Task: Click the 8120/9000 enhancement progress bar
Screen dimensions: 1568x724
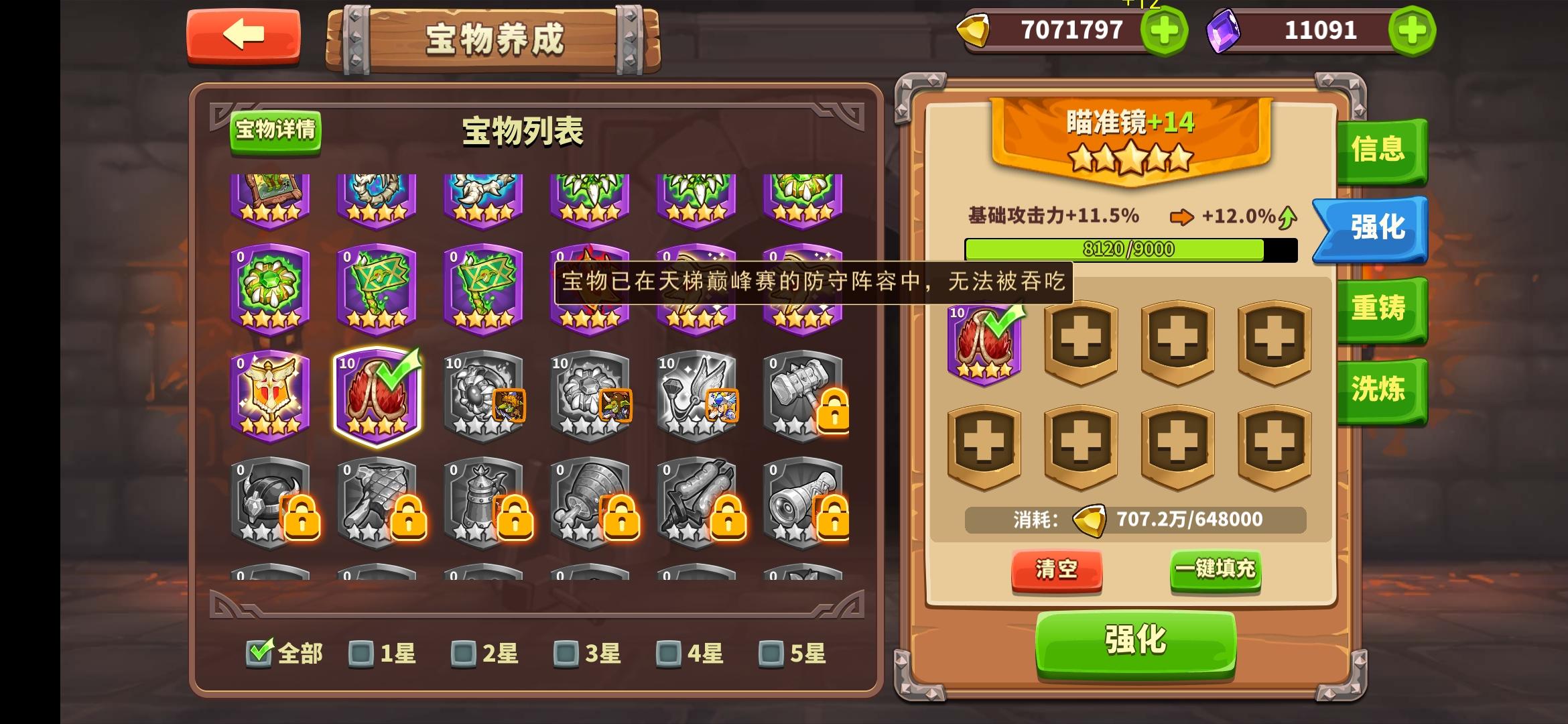Action: click(x=1131, y=249)
